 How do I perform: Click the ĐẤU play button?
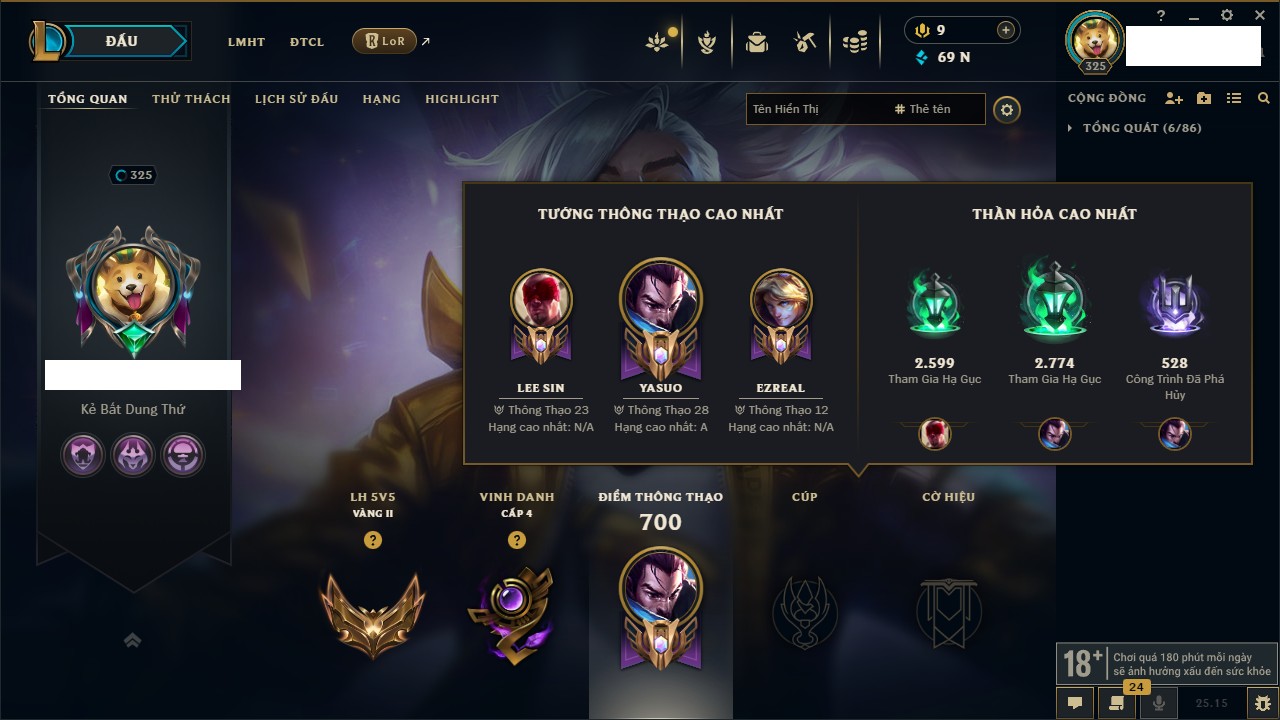[x=122, y=41]
